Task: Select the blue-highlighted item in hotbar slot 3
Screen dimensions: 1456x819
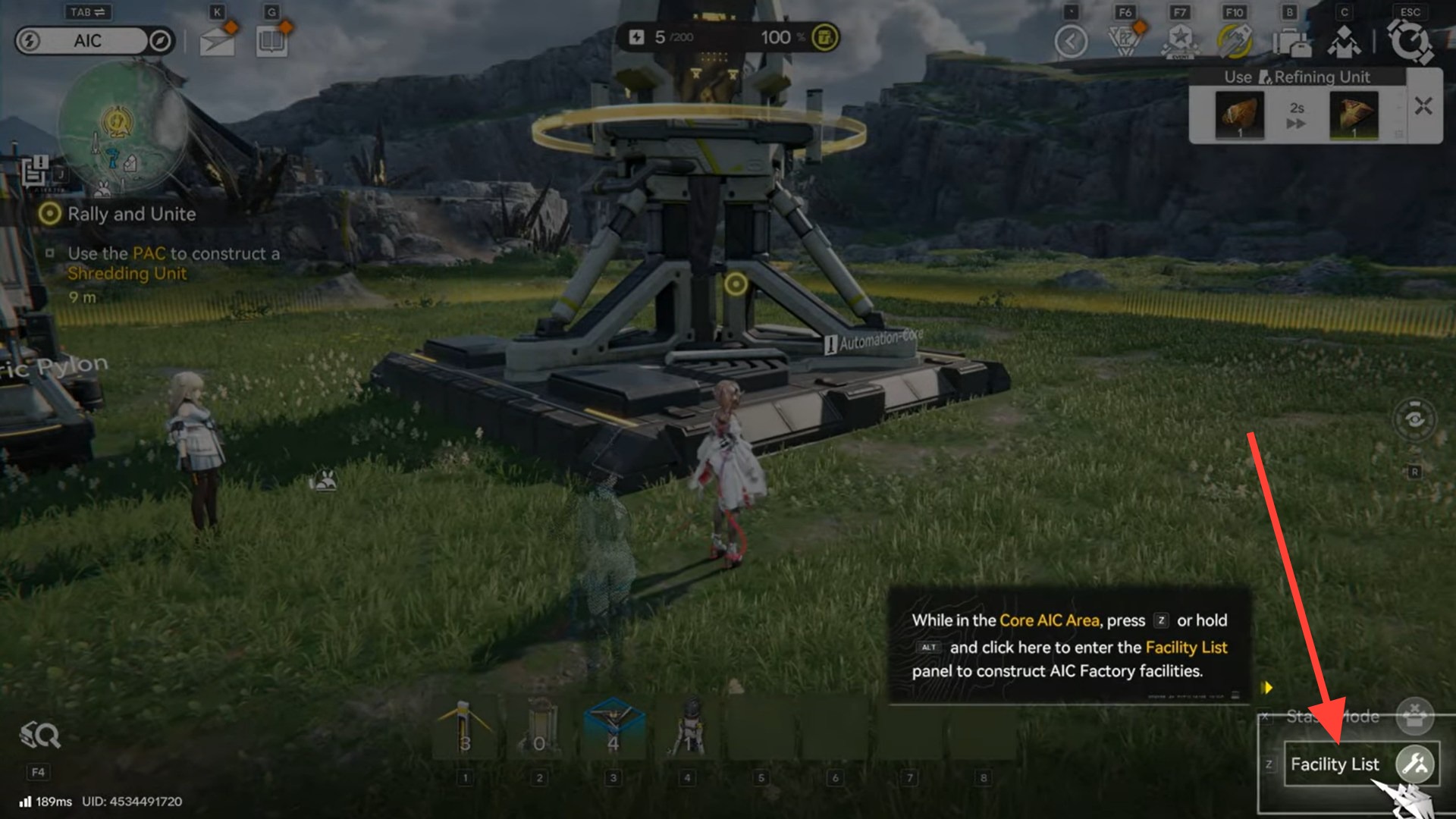Action: 613,730
